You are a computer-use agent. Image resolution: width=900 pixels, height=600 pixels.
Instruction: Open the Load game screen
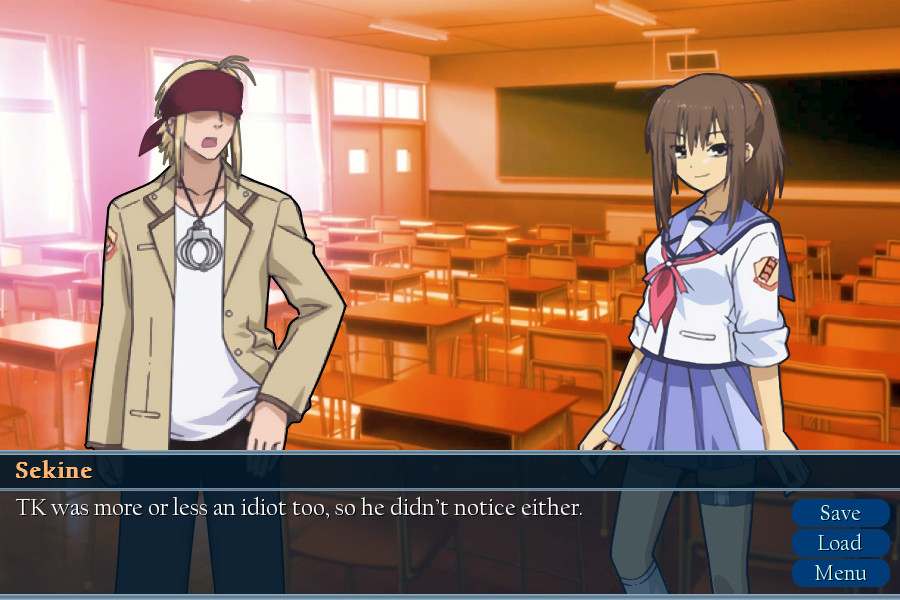click(840, 543)
